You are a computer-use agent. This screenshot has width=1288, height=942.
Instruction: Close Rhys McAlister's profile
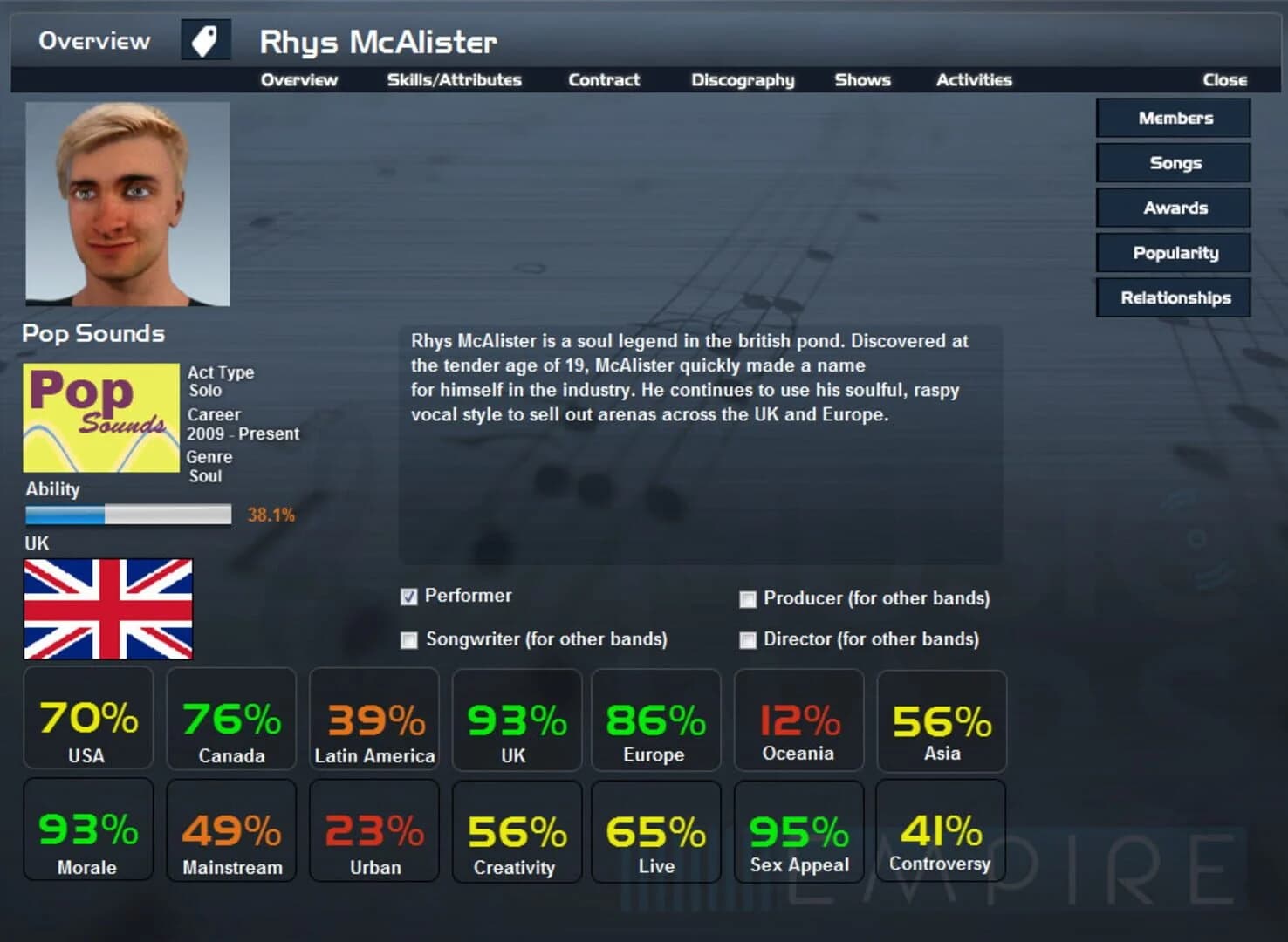tap(1224, 79)
